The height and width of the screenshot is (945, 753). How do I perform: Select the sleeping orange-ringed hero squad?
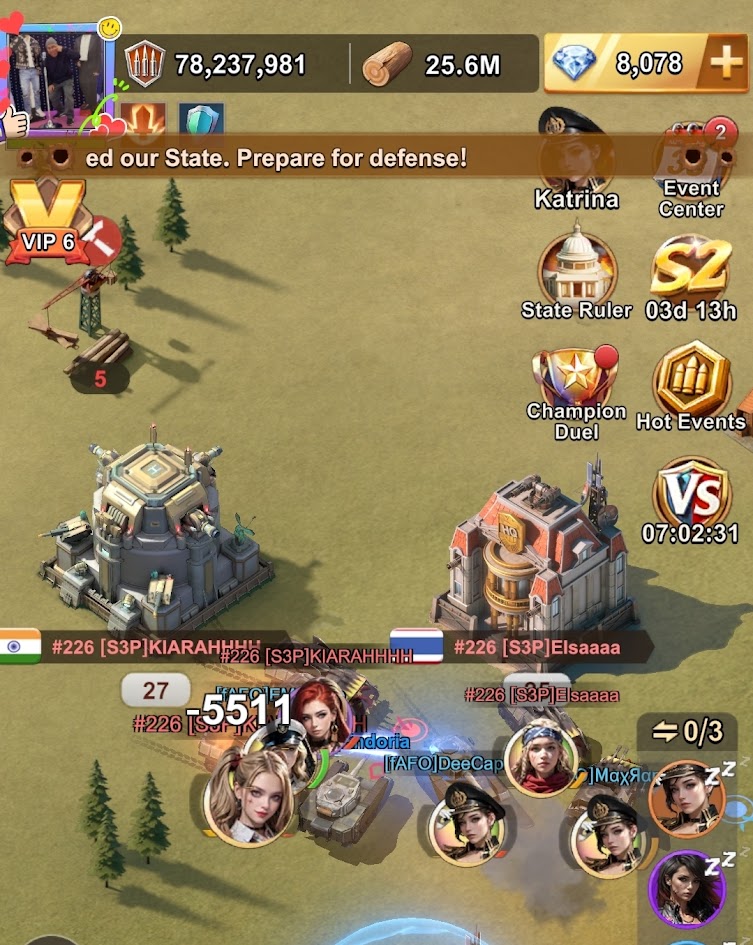point(687,798)
